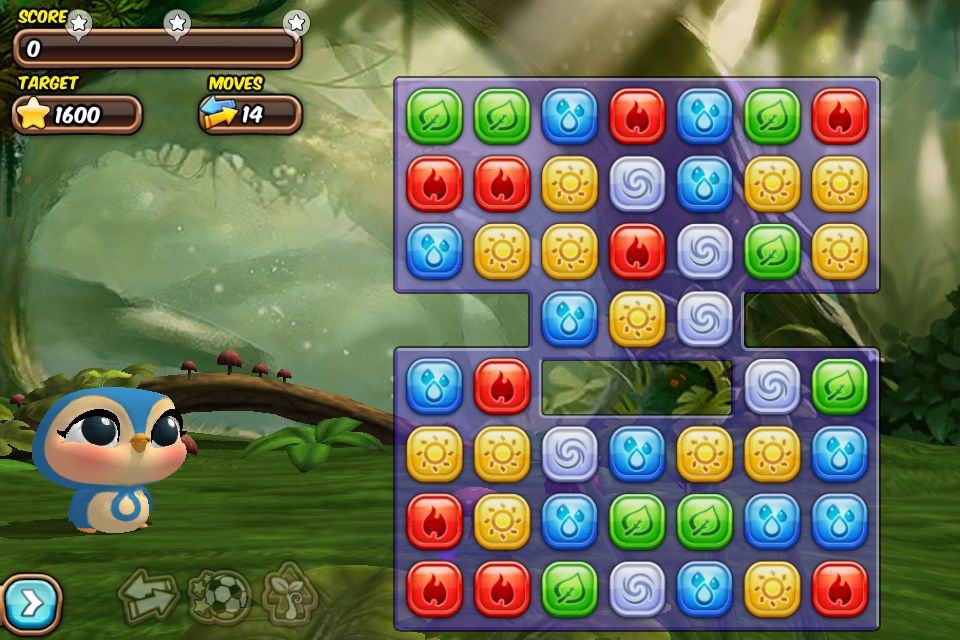Choose the swirl tile in the three-tile row

pyautogui.click(x=705, y=319)
